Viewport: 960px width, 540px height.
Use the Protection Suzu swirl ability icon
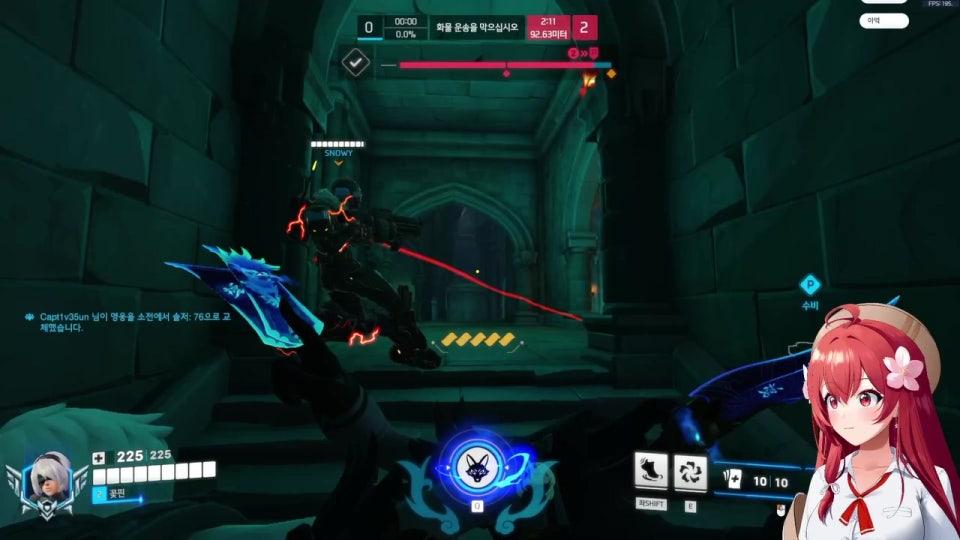[691, 471]
